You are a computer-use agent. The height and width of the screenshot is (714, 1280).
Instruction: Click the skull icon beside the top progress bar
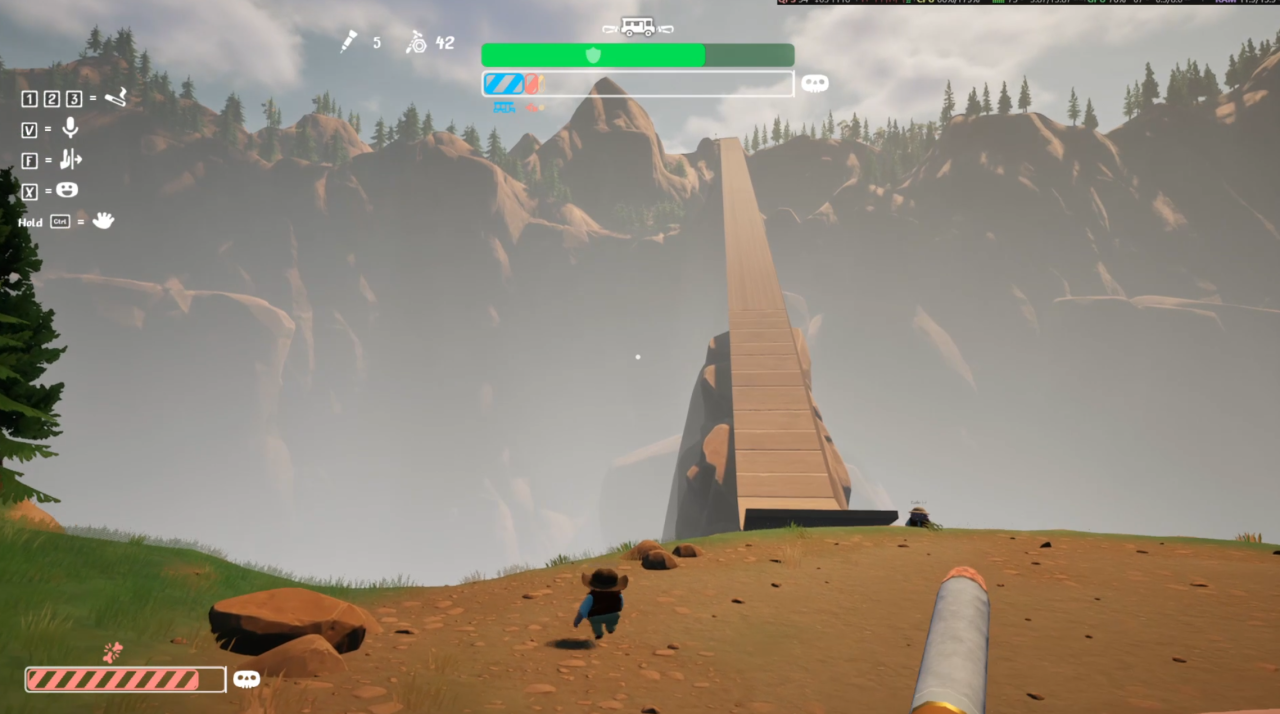(x=814, y=84)
